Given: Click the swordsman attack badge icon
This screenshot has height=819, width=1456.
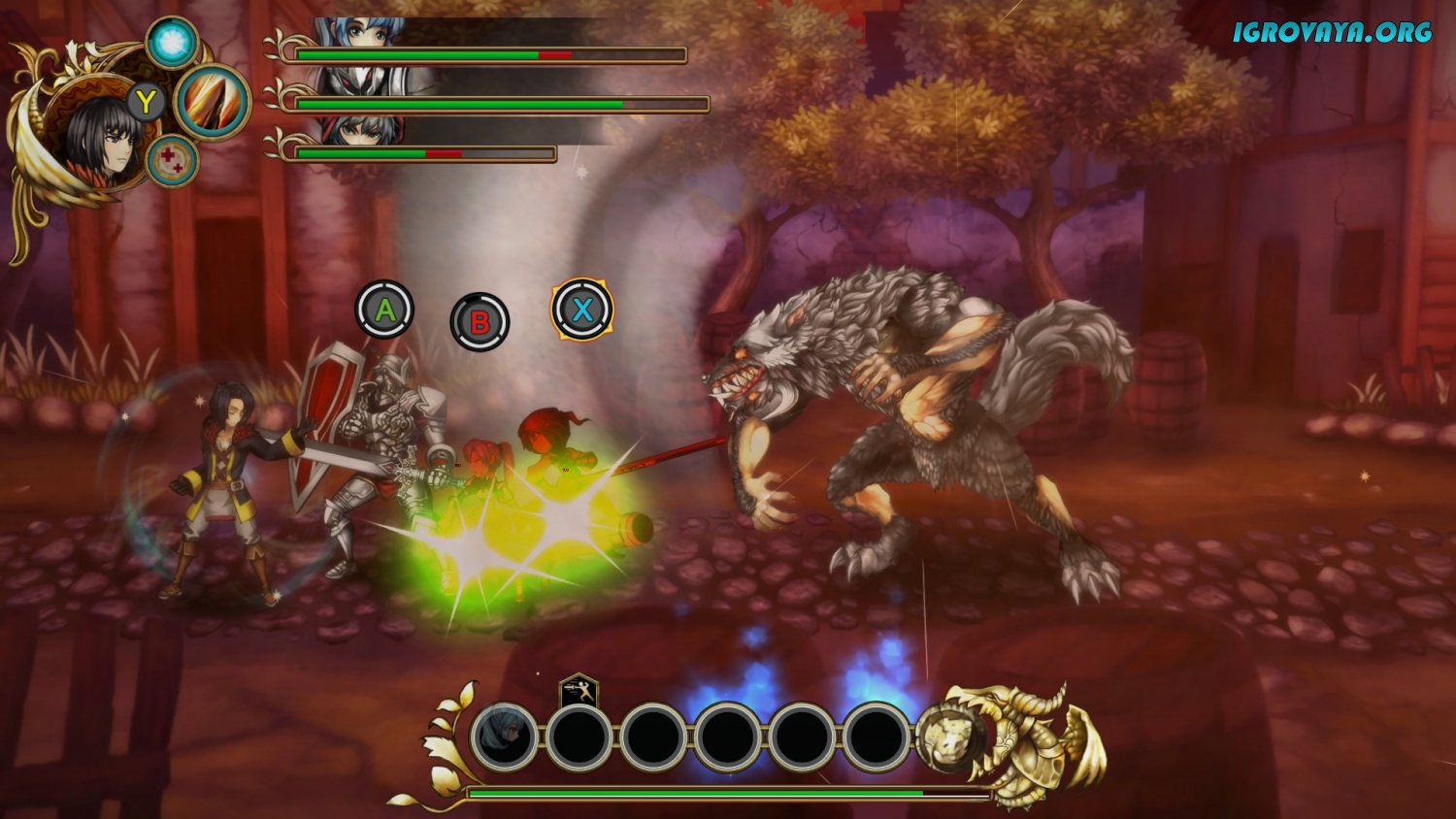Looking at the screenshot, I should [x=579, y=693].
